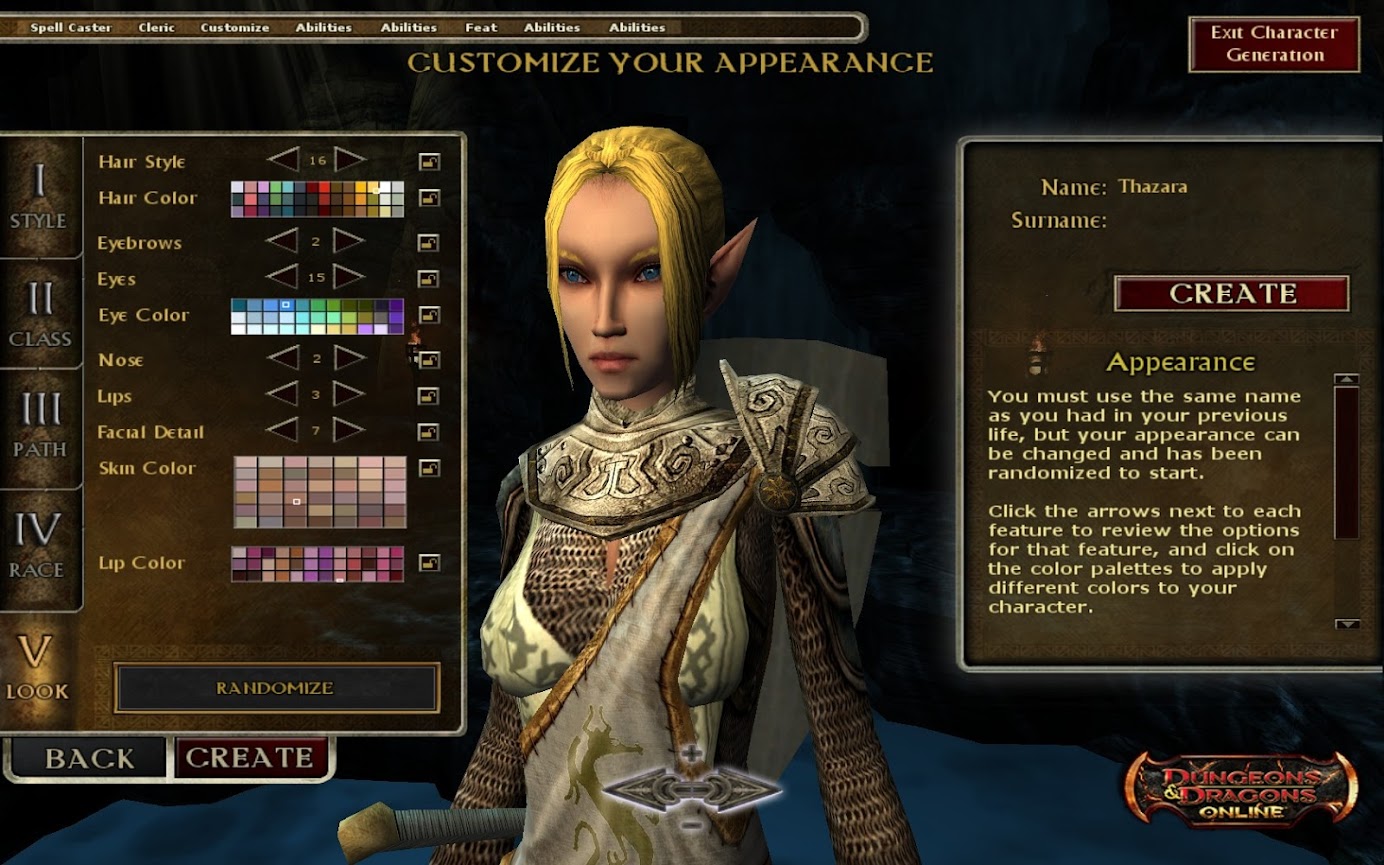Viewport: 1384px width, 865px height.
Task: Pick the next Lips option
Action: (349, 394)
